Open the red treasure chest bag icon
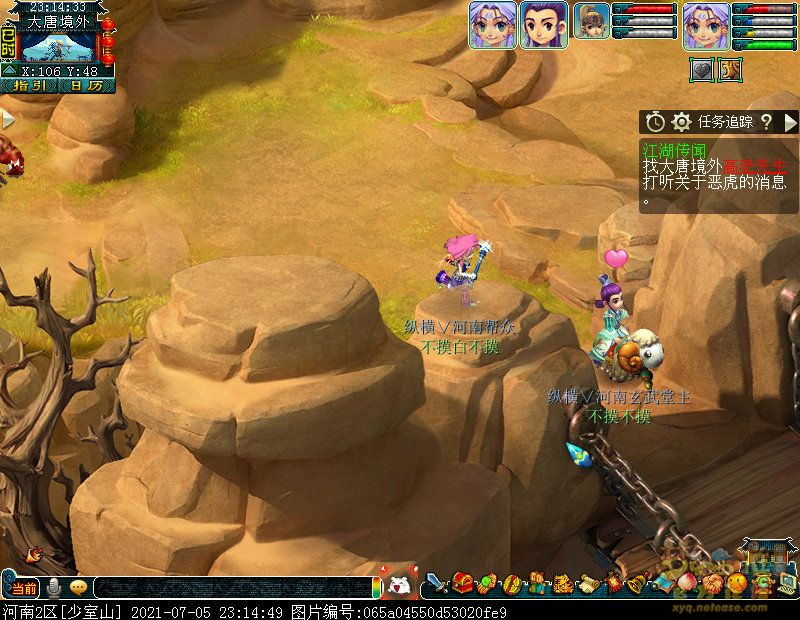The height and width of the screenshot is (620, 800). (x=463, y=583)
